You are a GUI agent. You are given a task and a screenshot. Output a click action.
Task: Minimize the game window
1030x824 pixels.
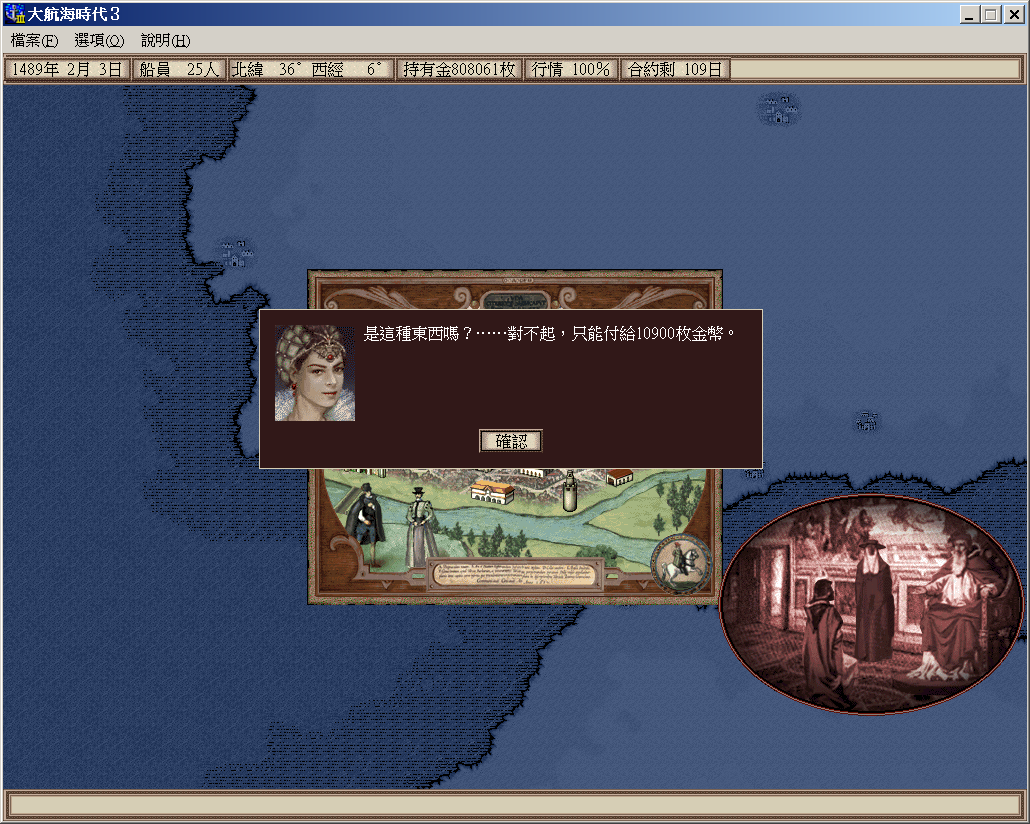(971, 15)
